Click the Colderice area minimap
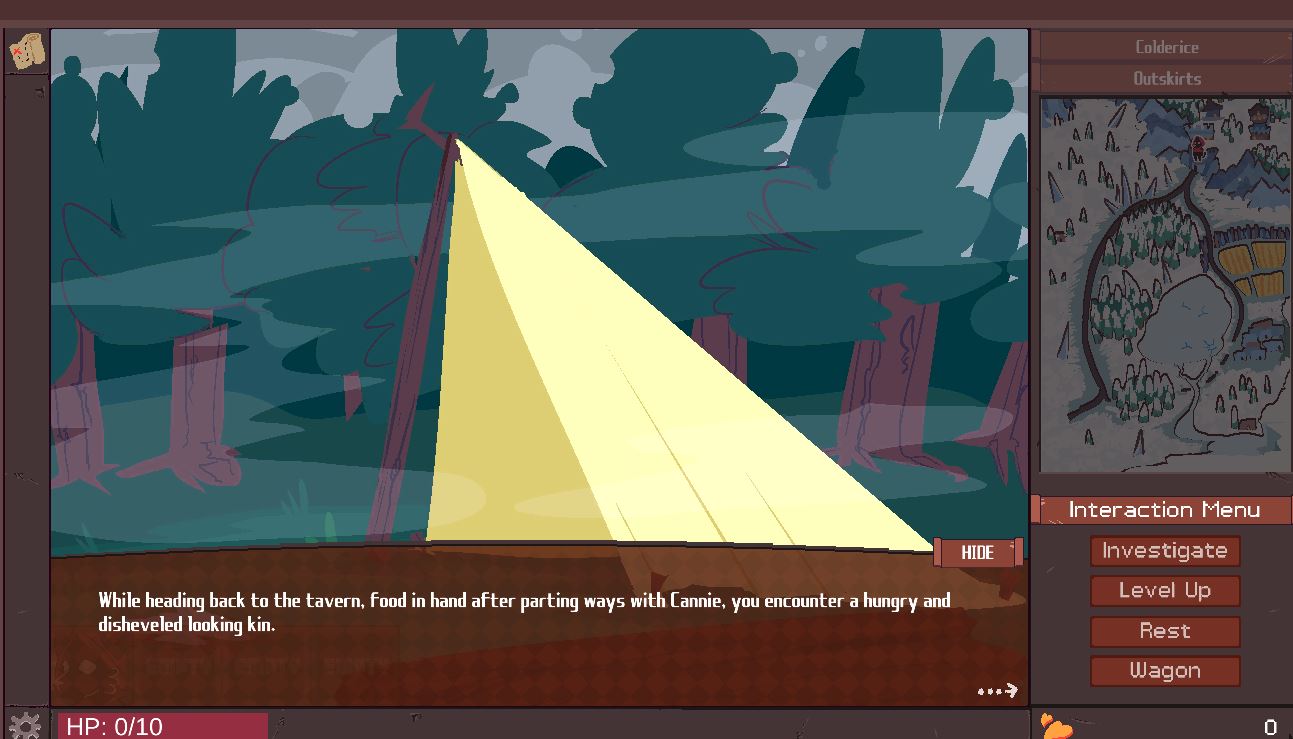Viewport: 1293px width, 739px height. (1165, 284)
